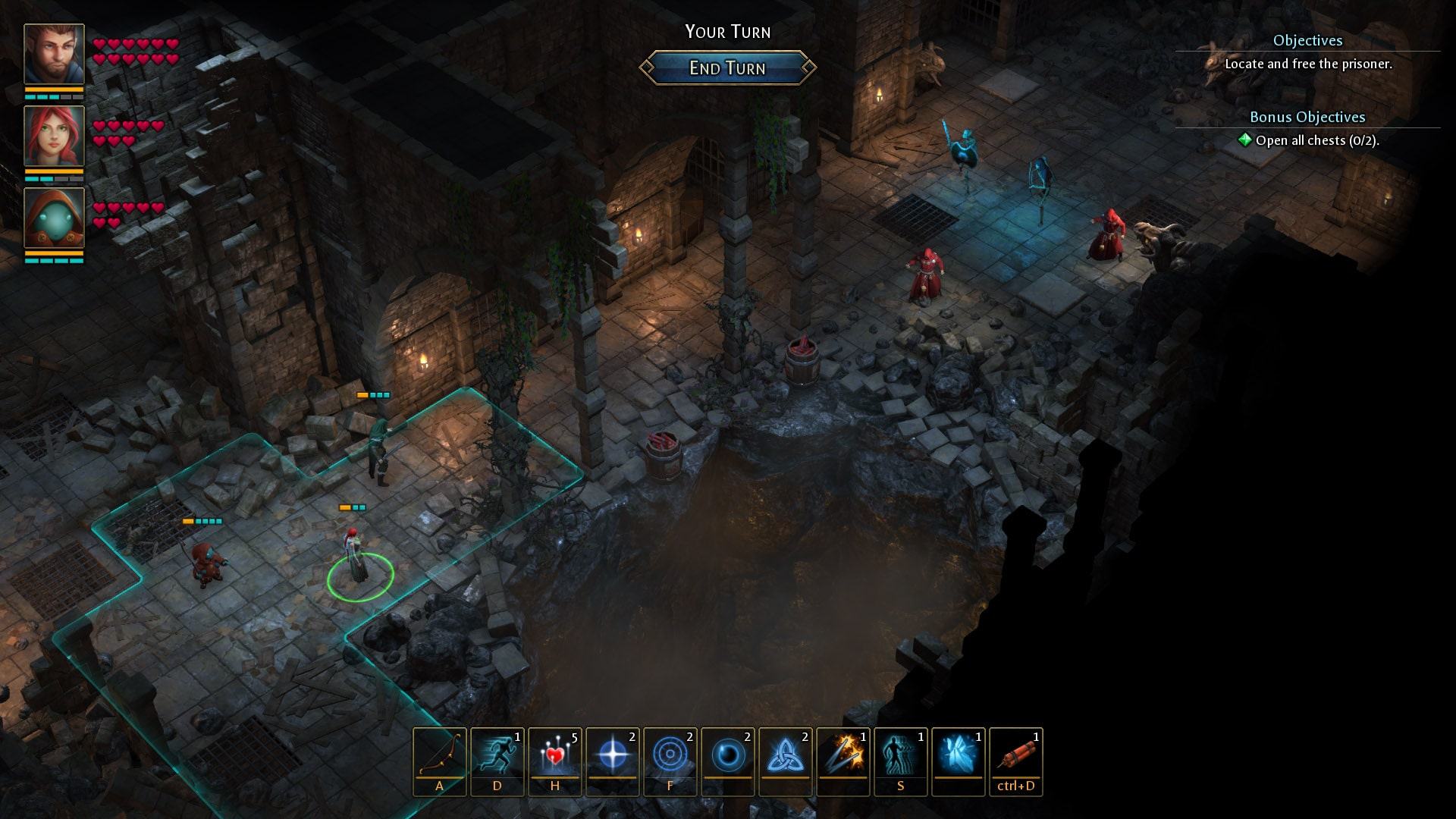Select the bearded male hero portrait

[54, 54]
